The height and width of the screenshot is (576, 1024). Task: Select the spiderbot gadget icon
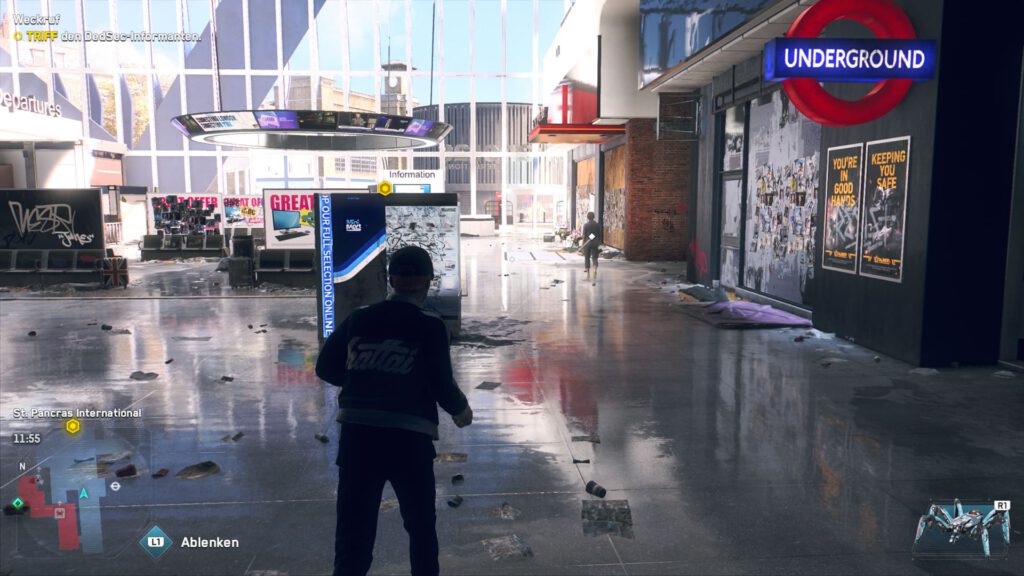[x=961, y=526]
